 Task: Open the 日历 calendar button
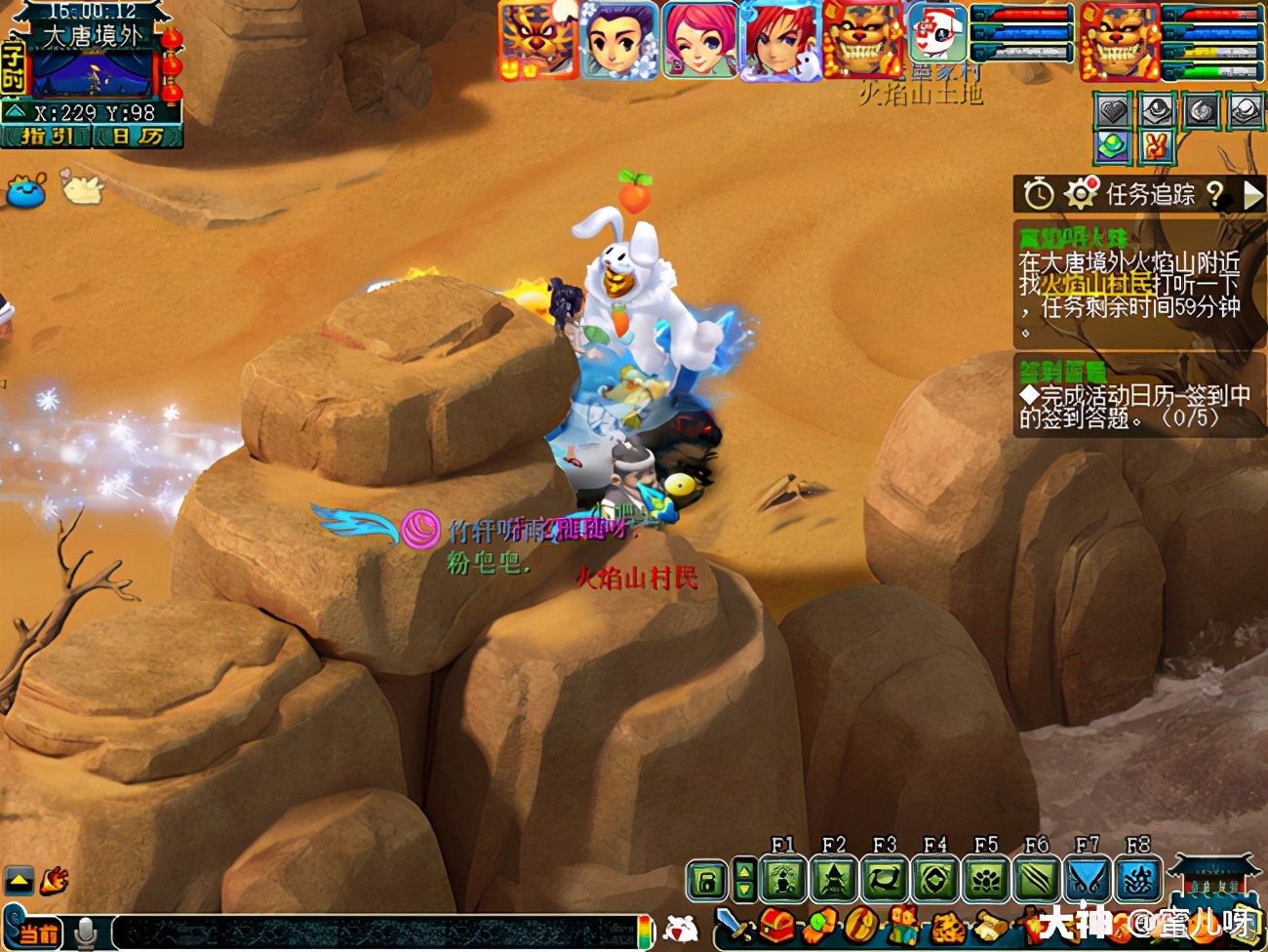point(137,137)
